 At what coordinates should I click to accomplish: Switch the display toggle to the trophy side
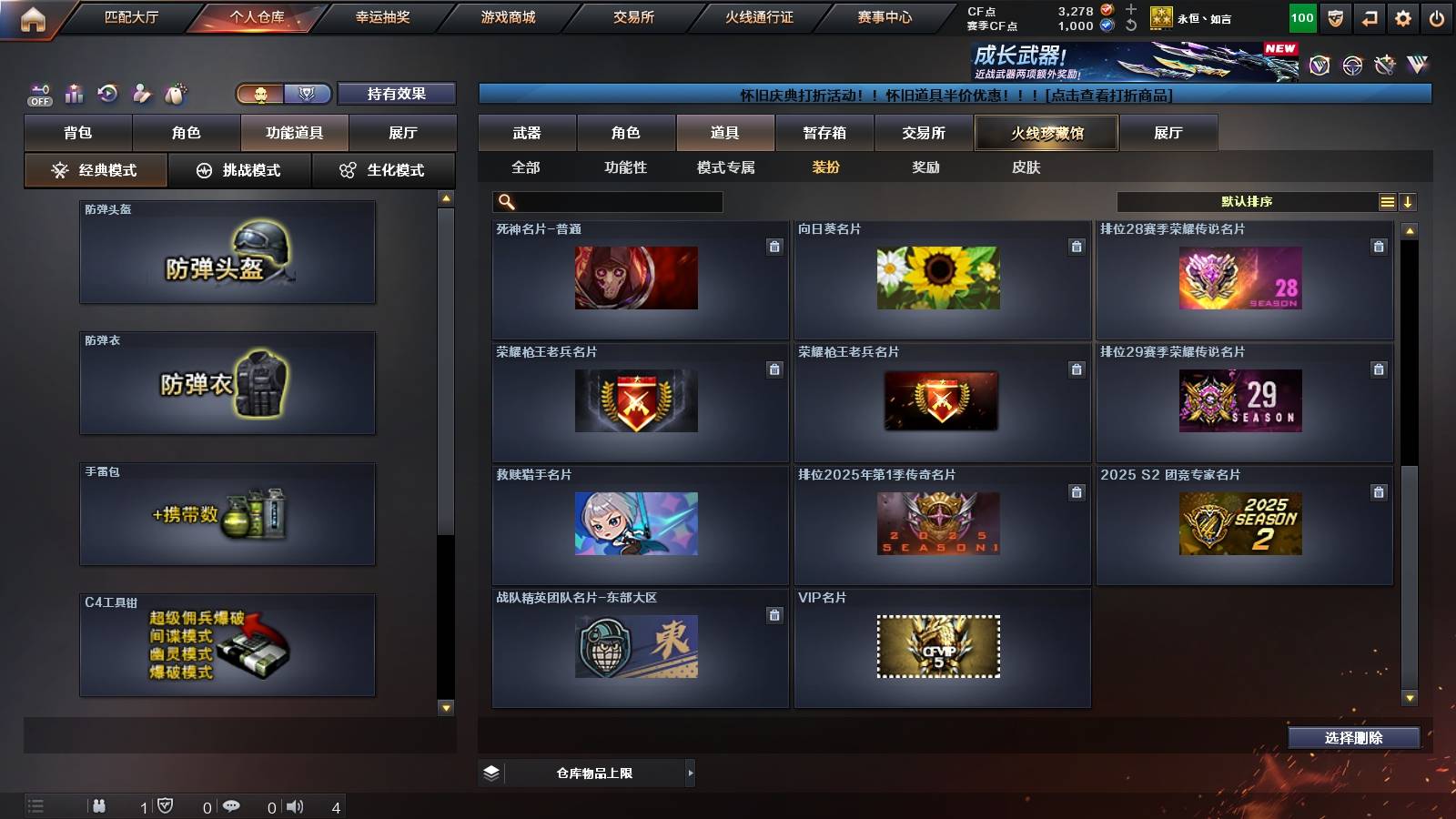click(308, 94)
